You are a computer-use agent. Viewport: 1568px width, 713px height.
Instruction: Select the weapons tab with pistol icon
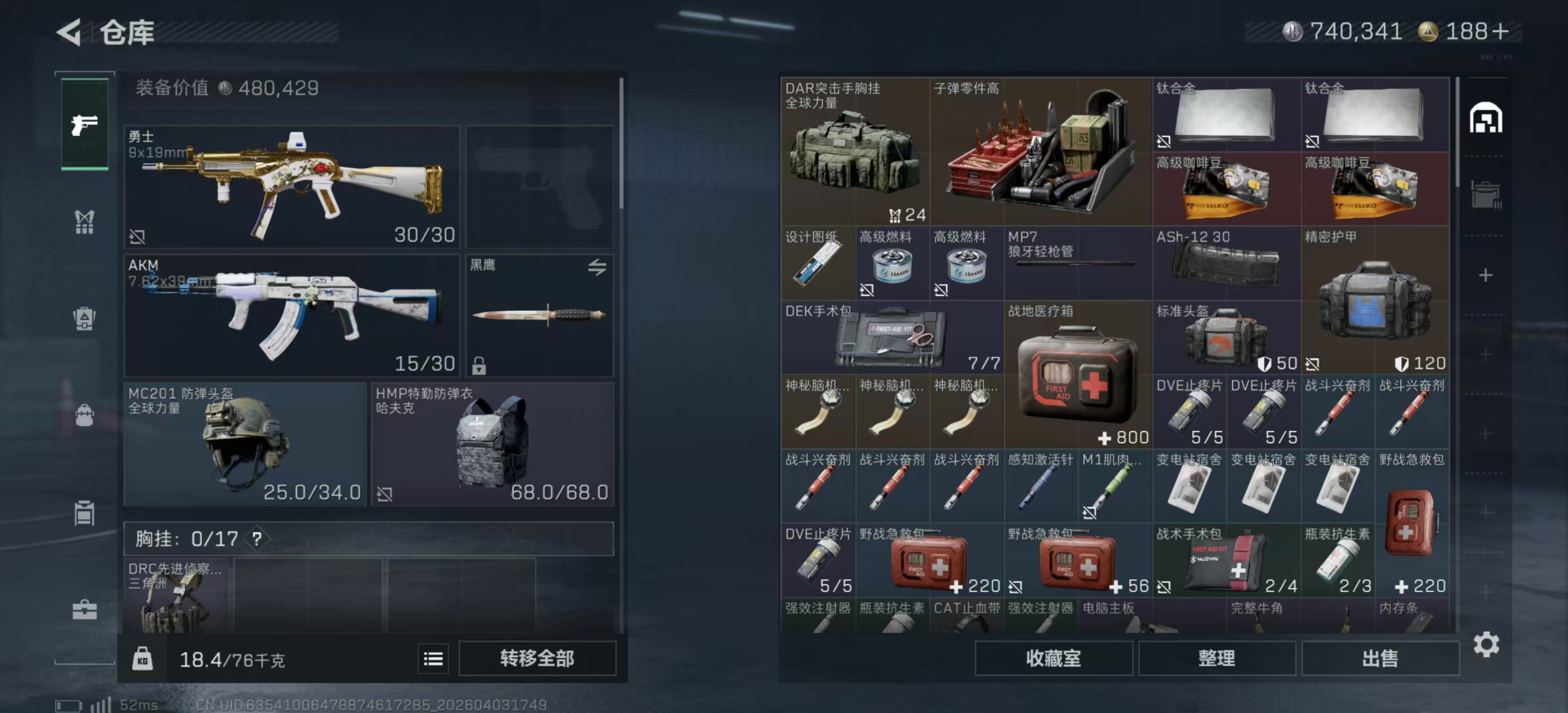[85, 124]
